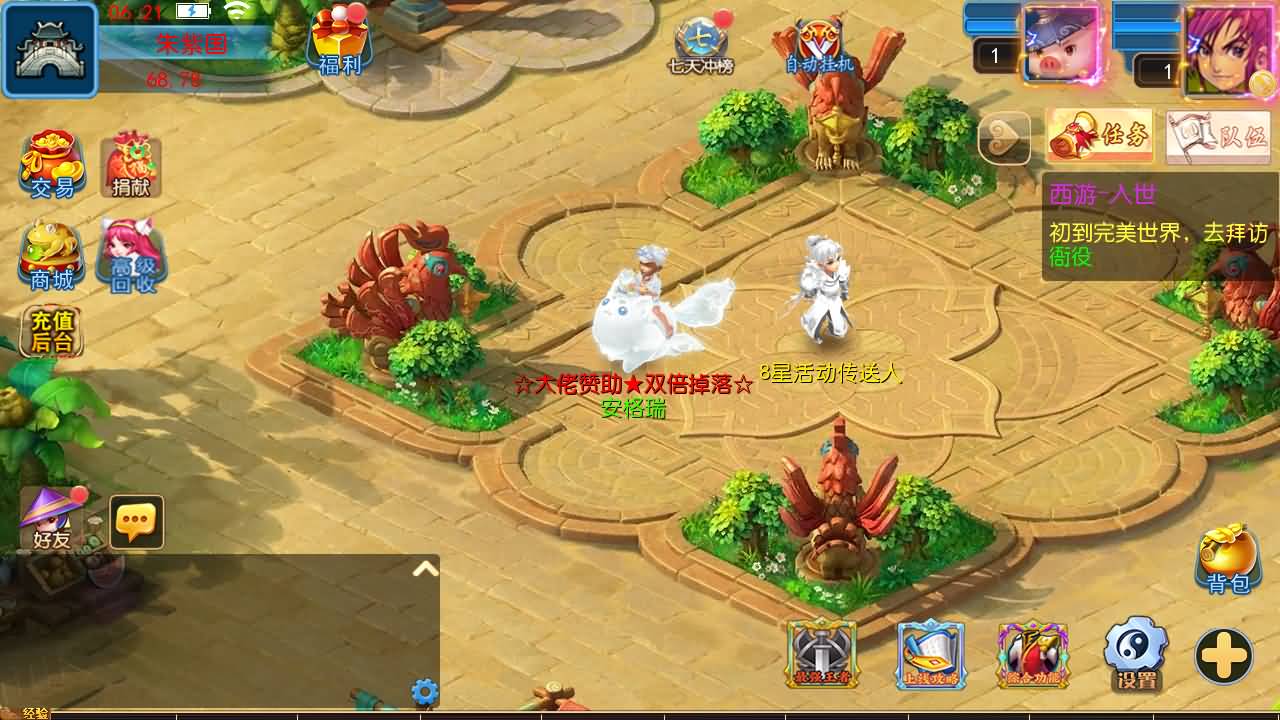Collapse the chat window with the up arrow
1280x720 pixels.
(425, 566)
